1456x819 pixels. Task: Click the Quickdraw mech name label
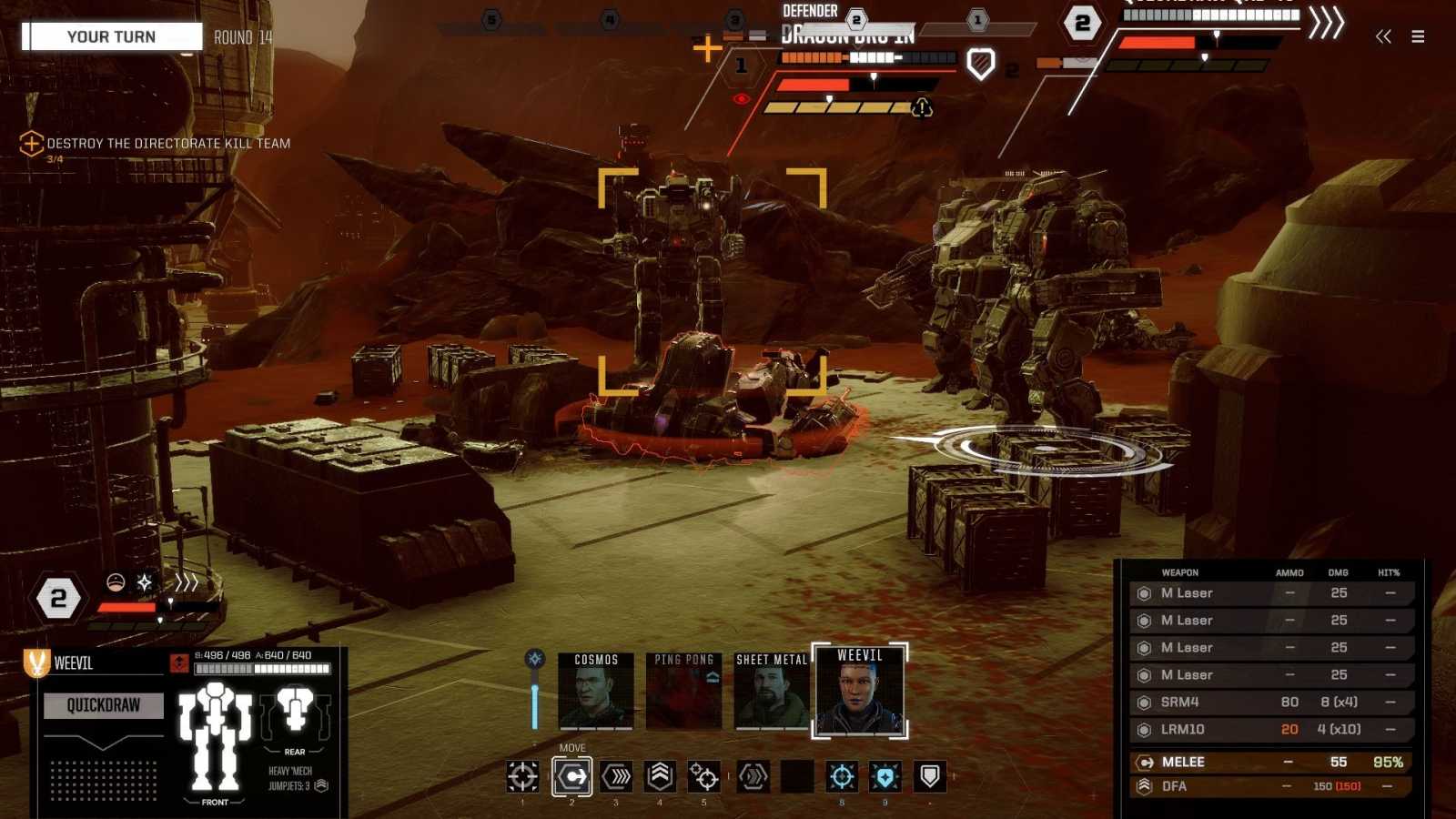pyautogui.click(x=104, y=705)
